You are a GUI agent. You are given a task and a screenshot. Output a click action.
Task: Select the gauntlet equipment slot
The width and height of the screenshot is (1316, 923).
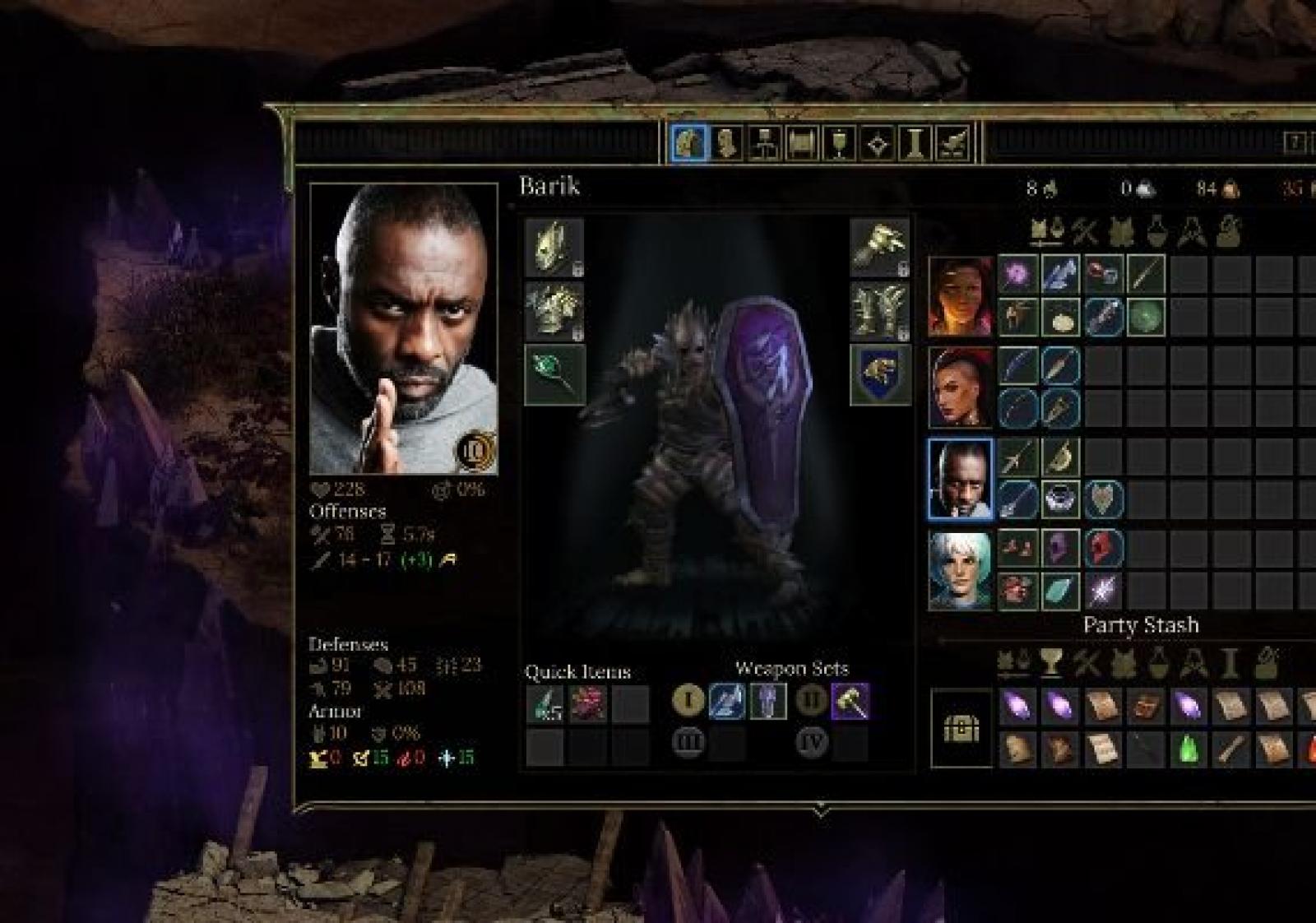(879, 247)
